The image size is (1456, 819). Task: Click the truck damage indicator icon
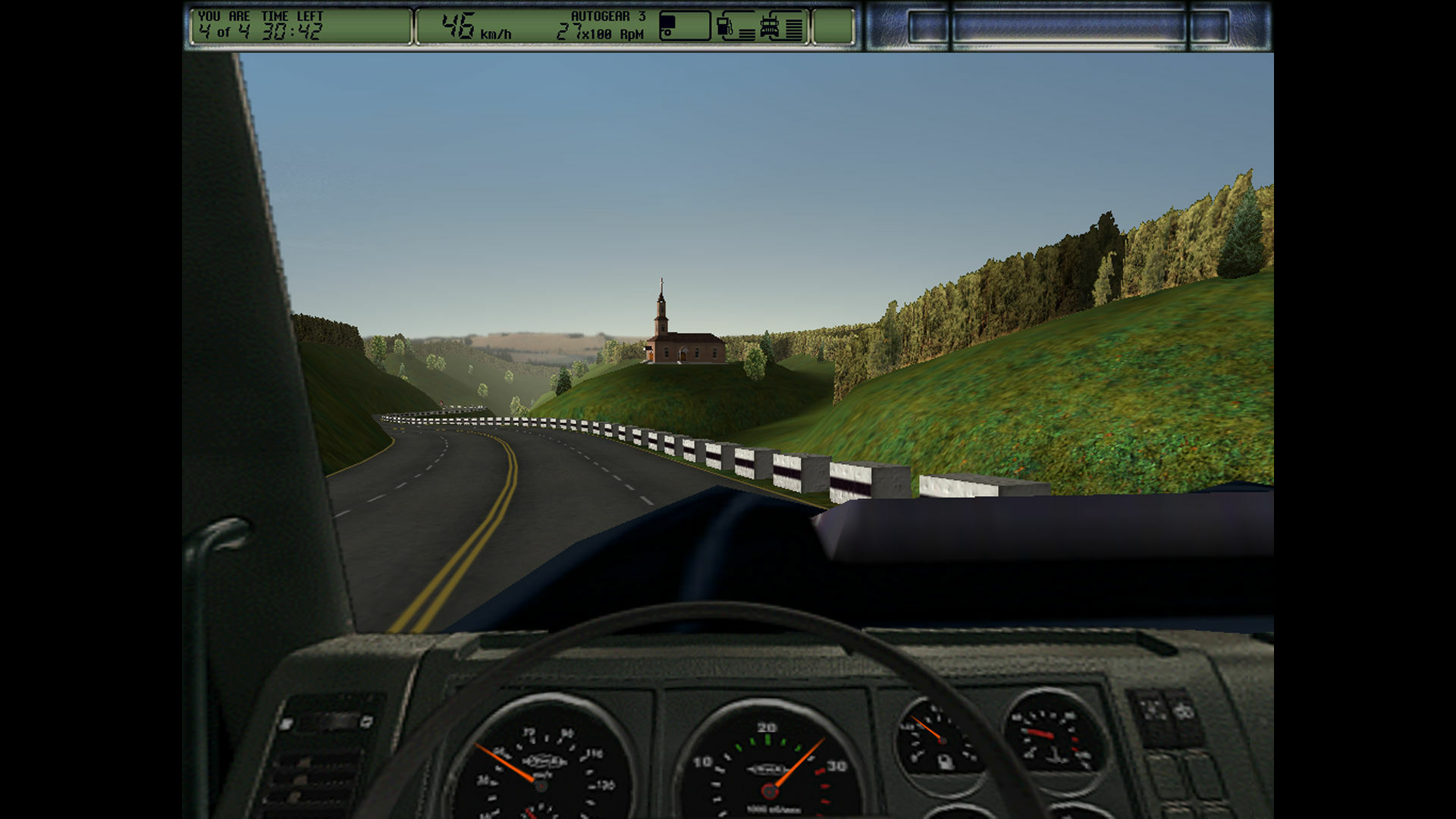770,24
